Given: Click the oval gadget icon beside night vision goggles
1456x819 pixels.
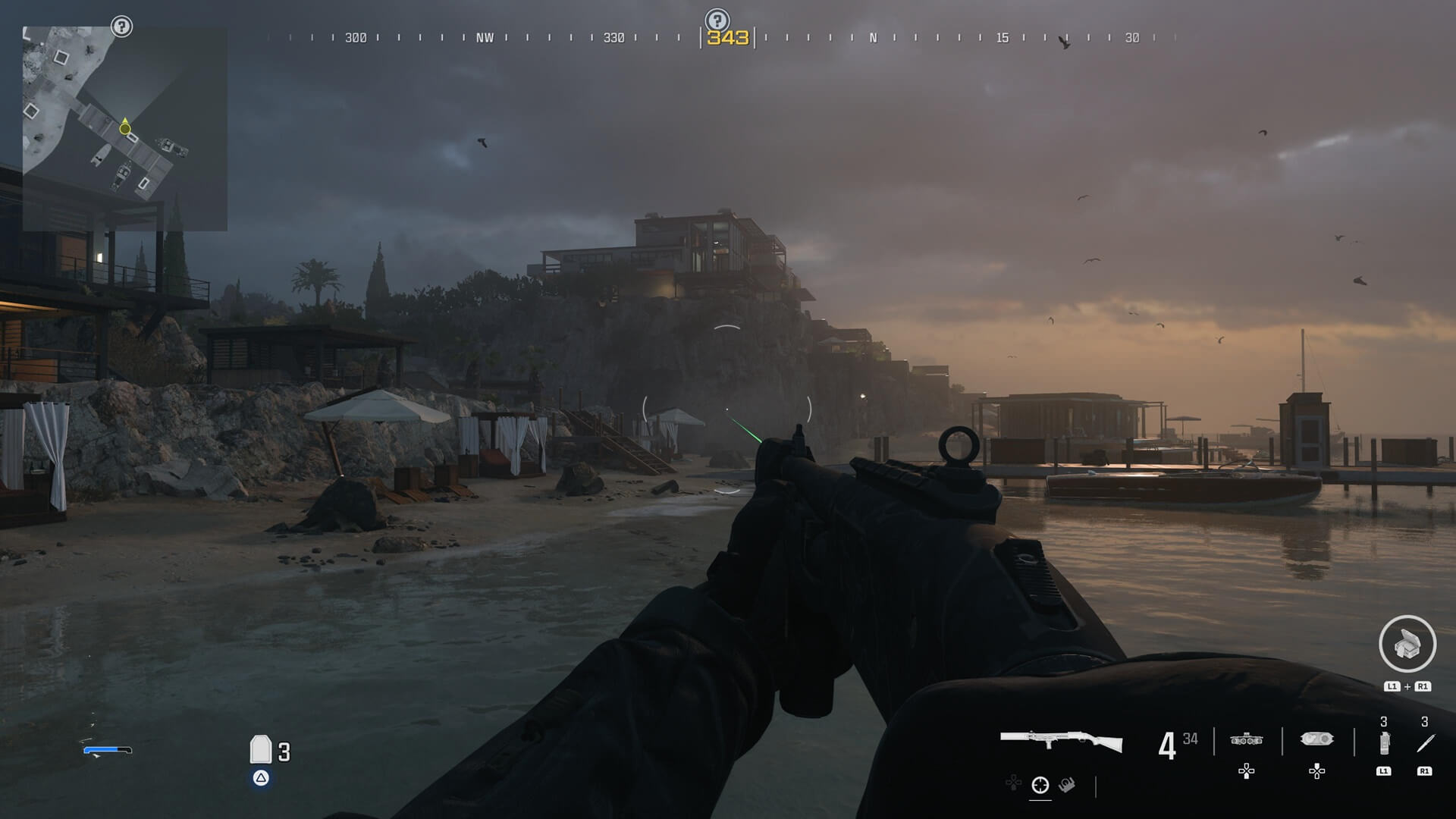Looking at the screenshot, I should pyautogui.click(x=1316, y=739).
